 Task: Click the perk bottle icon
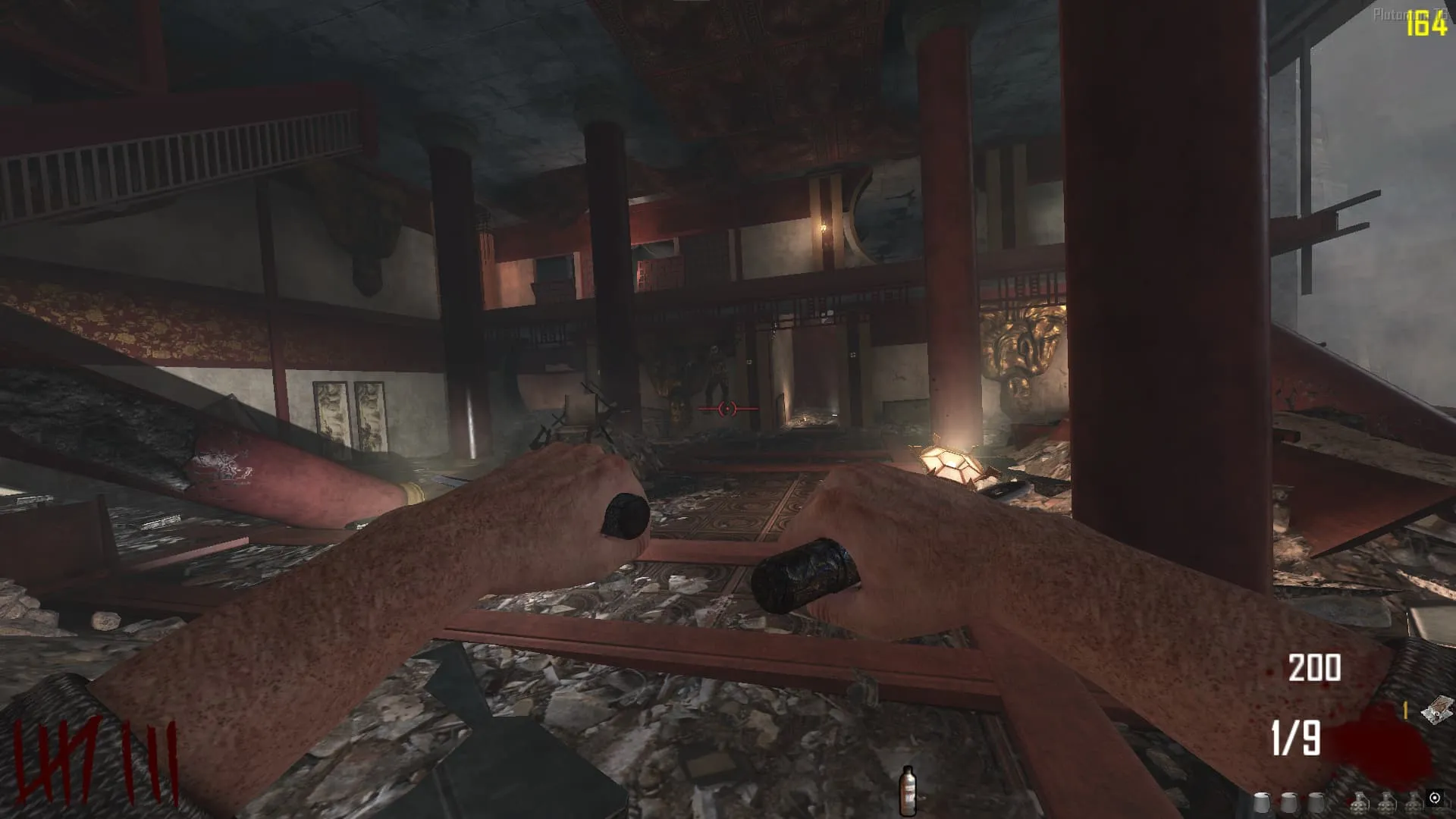click(x=907, y=791)
